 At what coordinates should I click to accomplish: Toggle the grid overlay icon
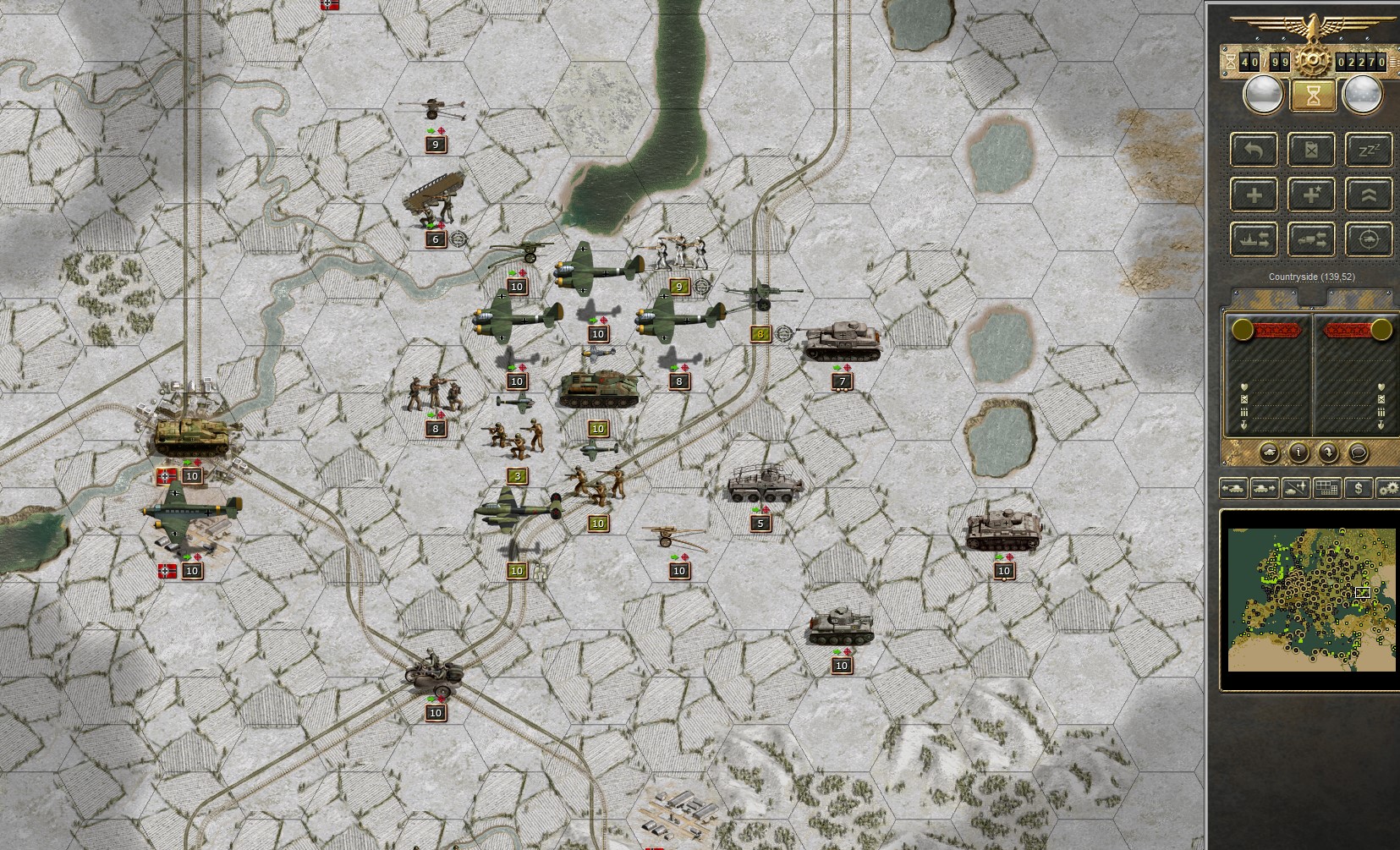click(x=1326, y=488)
